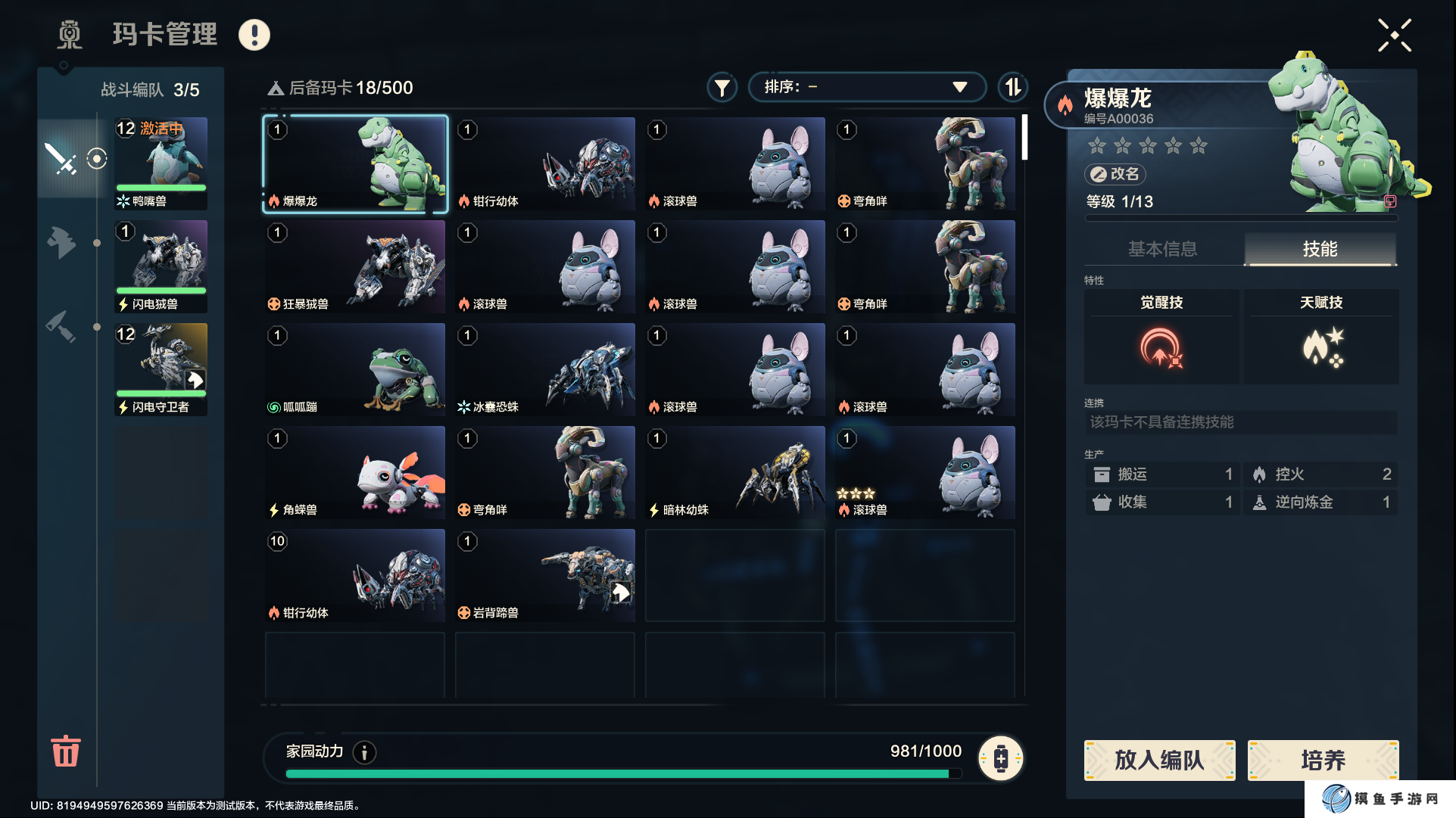This screenshot has height=818, width=1456.
Task: Show 家园动力 info tooltip
Action: tap(365, 752)
